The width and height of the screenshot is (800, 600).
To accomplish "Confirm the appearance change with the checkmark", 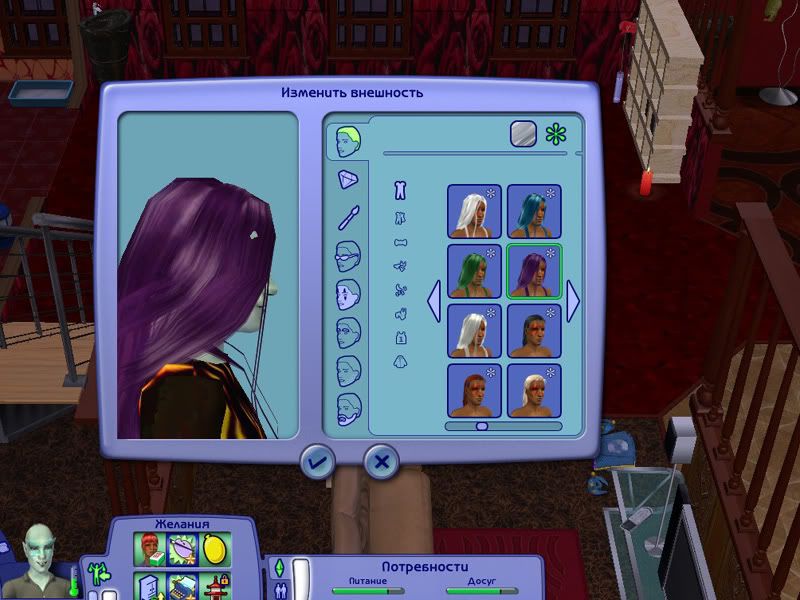I will (318, 461).
